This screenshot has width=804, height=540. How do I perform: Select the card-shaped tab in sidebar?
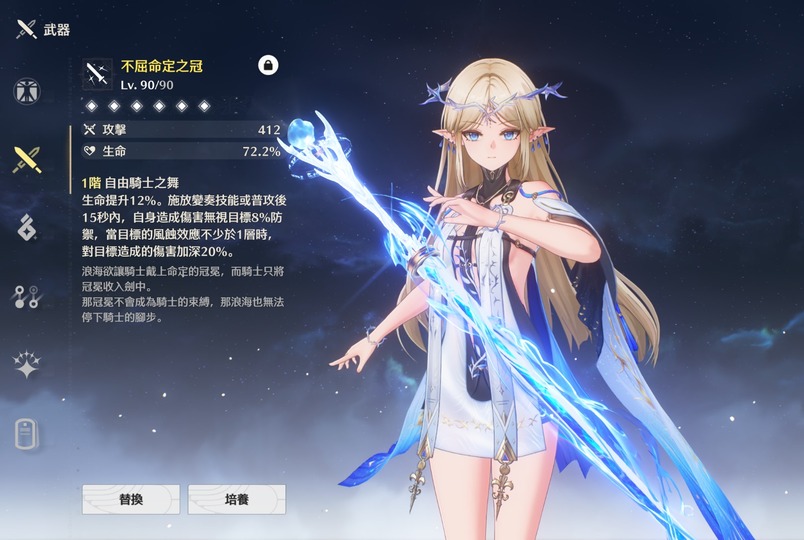point(26,433)
